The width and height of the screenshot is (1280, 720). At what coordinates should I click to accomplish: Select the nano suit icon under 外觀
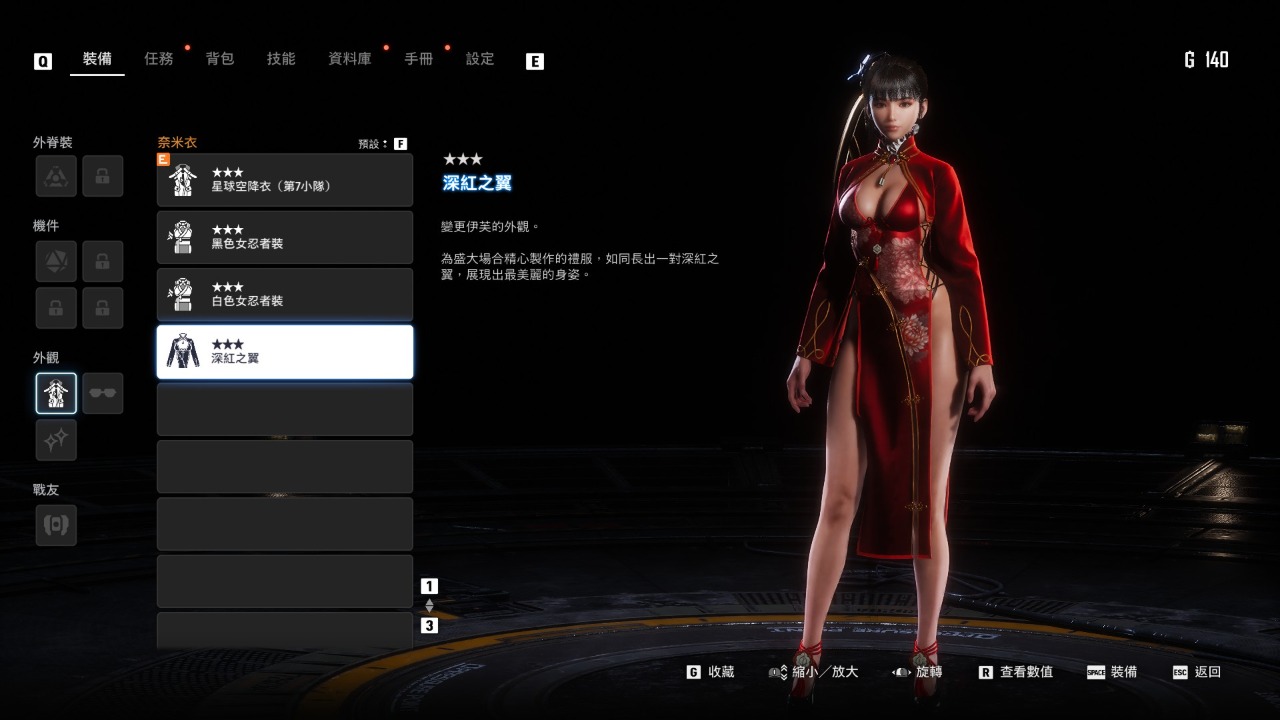click(x=55, y=392)
